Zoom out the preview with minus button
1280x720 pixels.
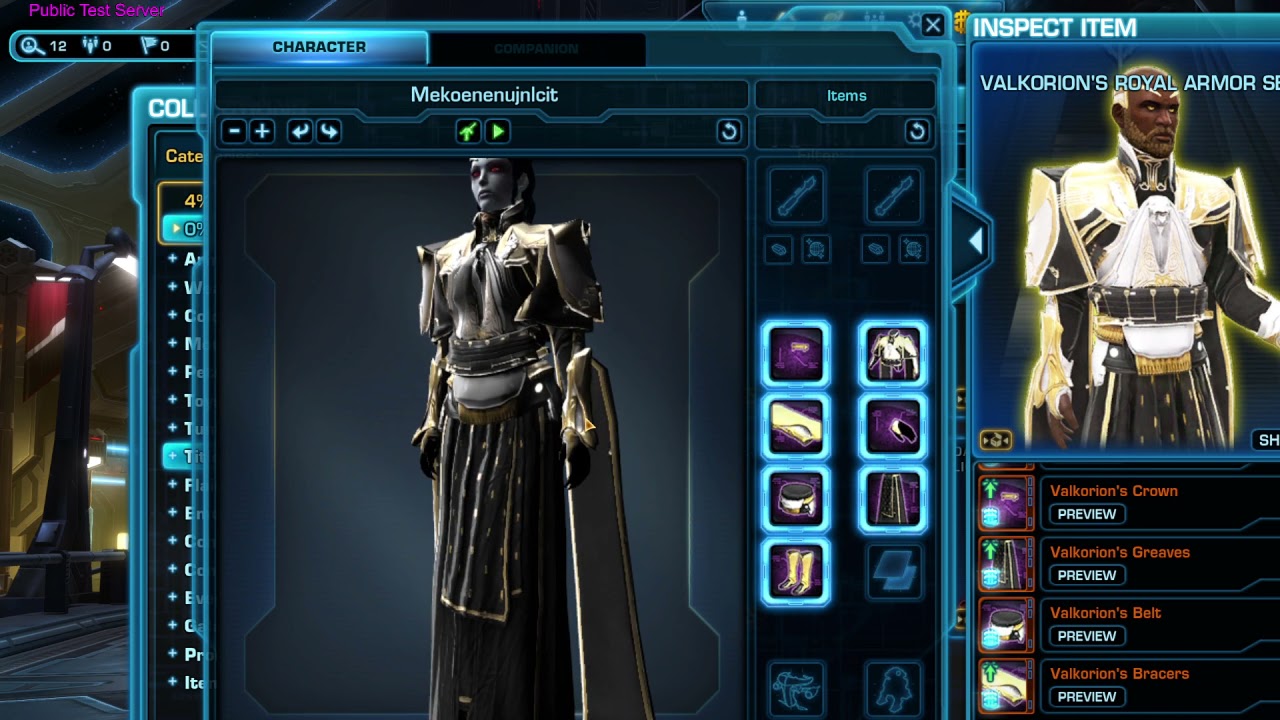point(234,131)
